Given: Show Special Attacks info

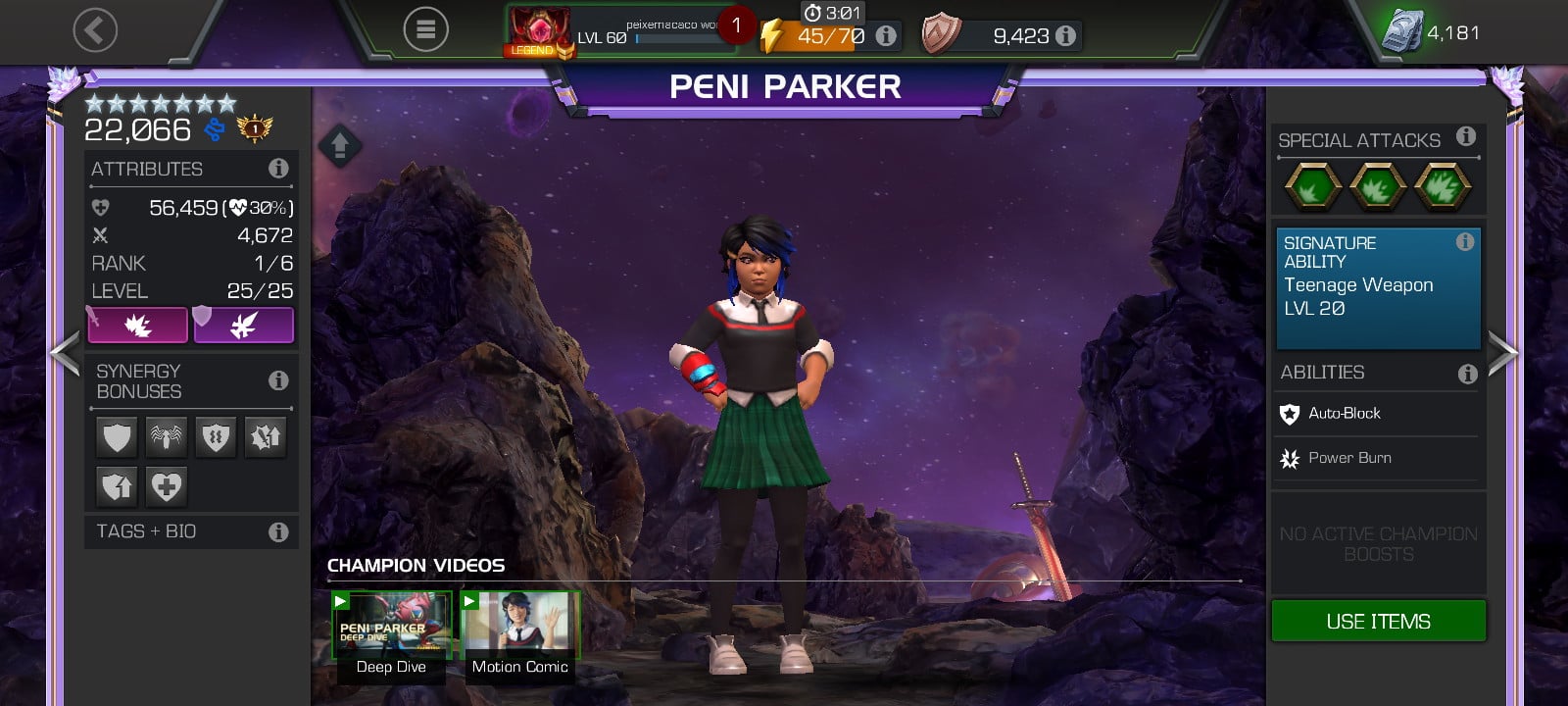Looking at the screenshot, I should tap(1465, 137).
